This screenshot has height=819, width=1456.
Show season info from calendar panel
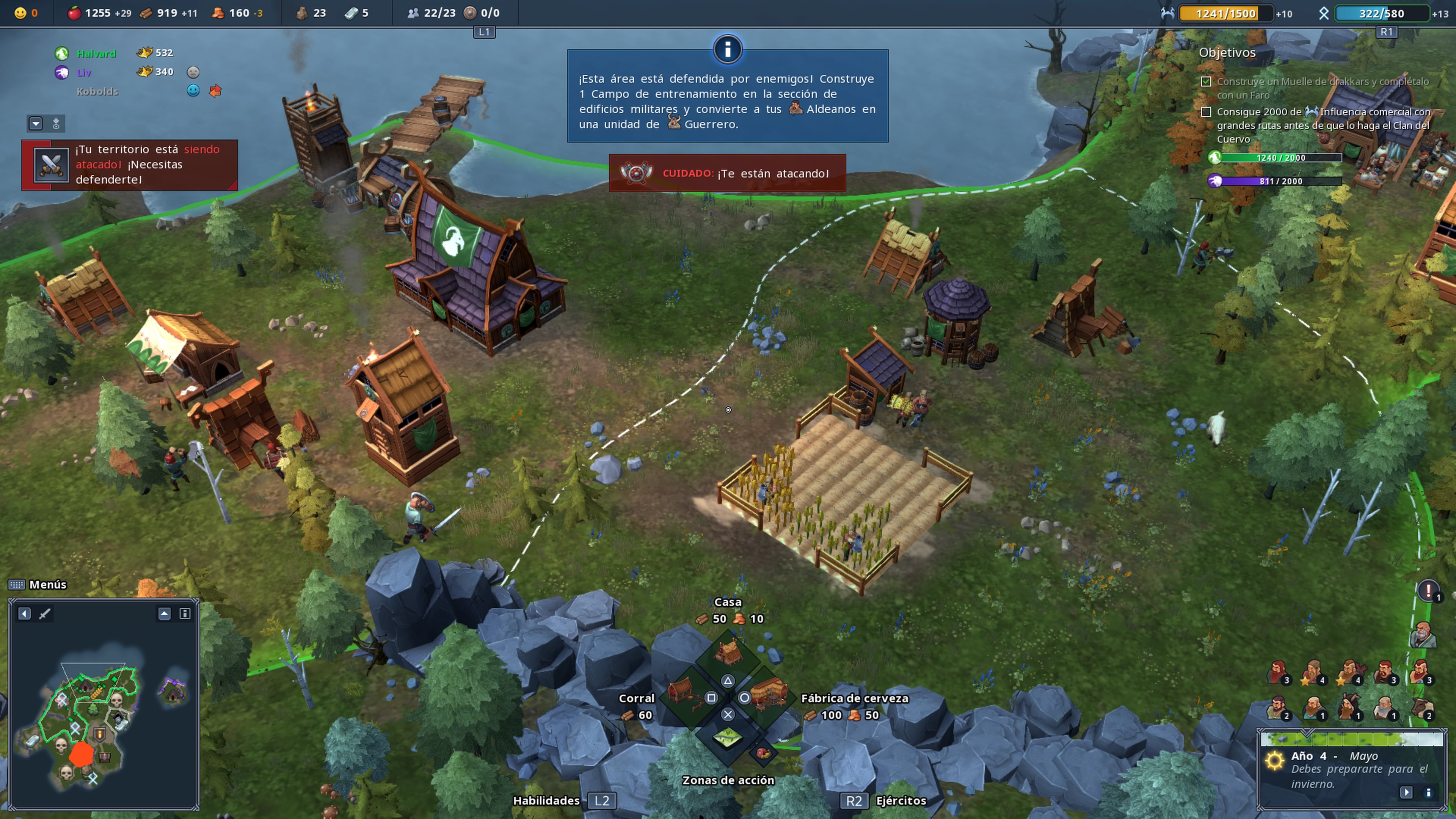1428,792
